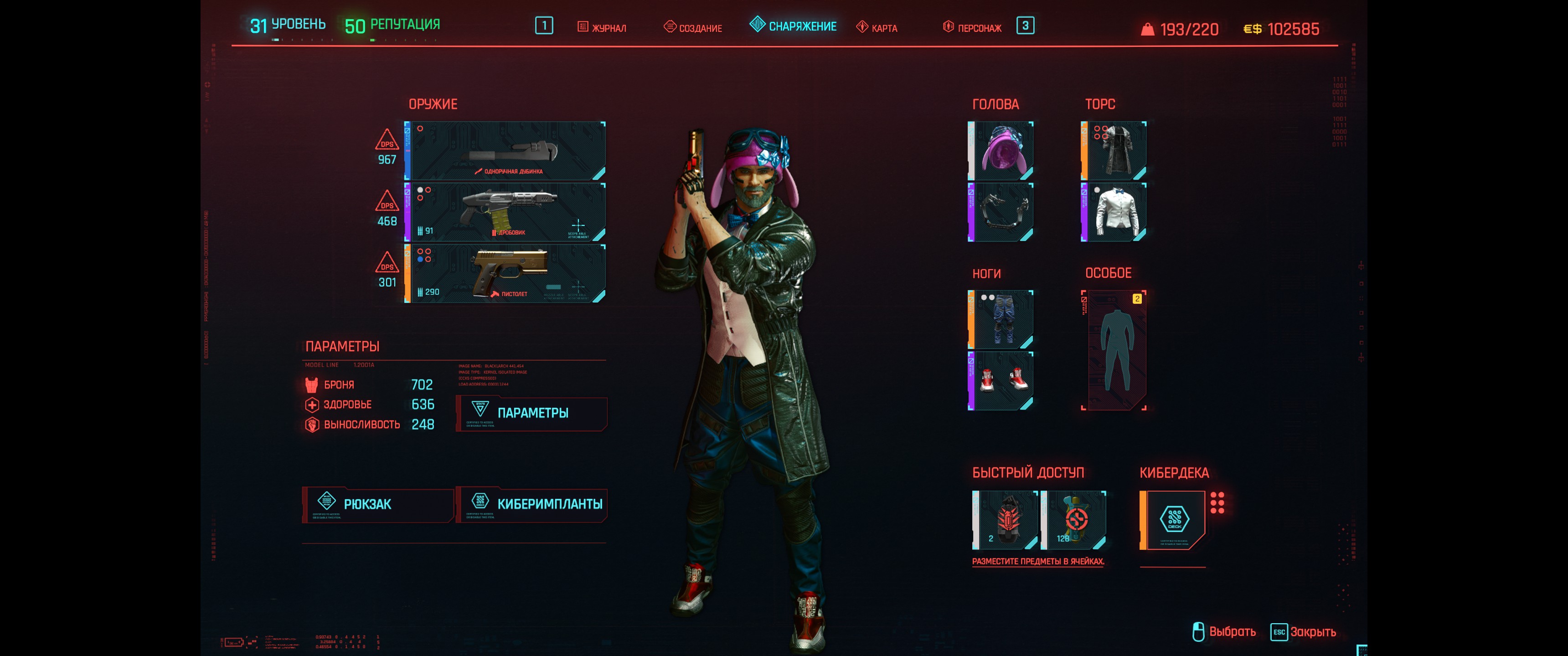Select the pink bunny hat slot
Viewport: 1568px width, 656px height.
[x=1001, y=150]
